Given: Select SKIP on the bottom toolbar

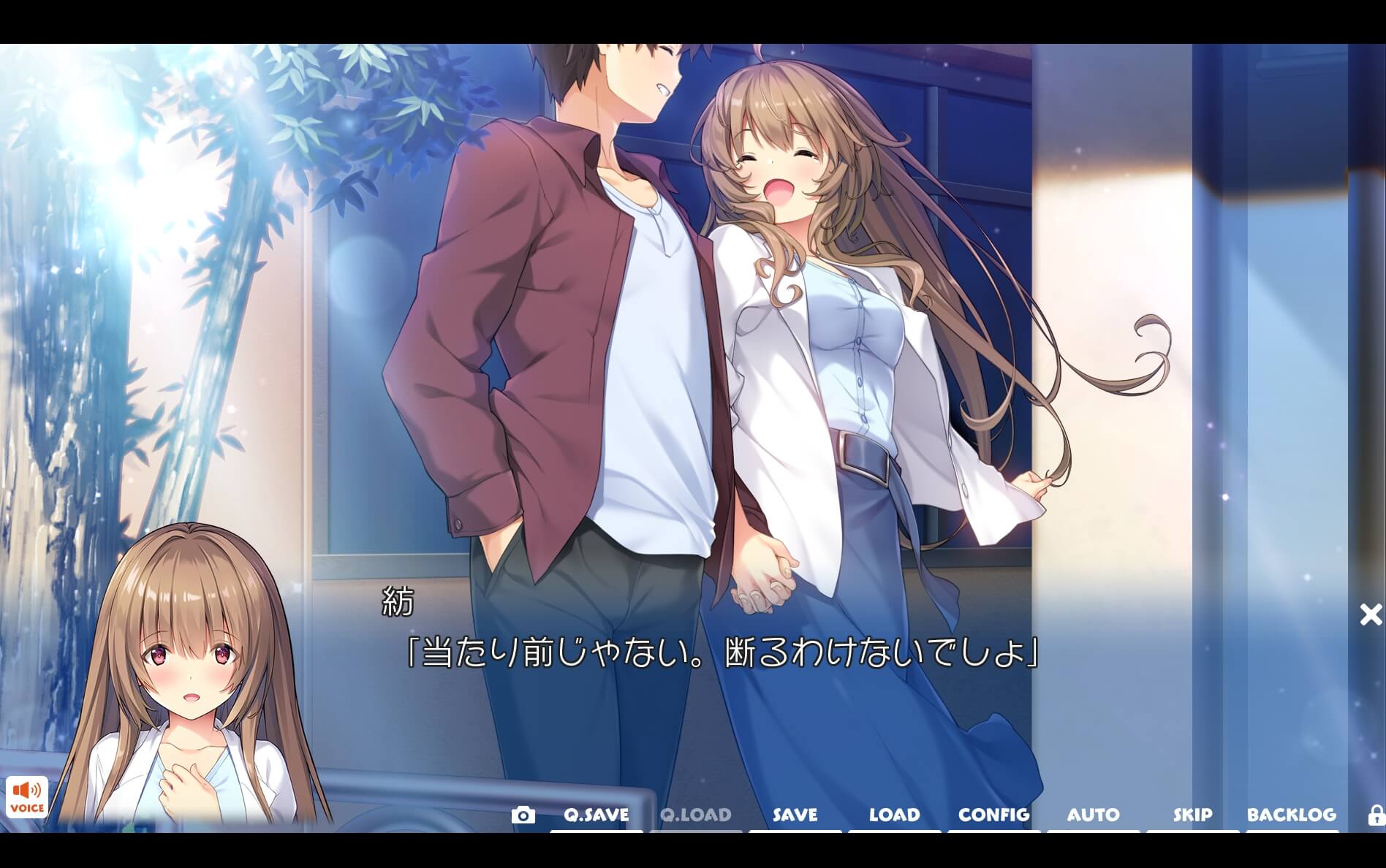Looking at the screenshot, I should 1192,815.
